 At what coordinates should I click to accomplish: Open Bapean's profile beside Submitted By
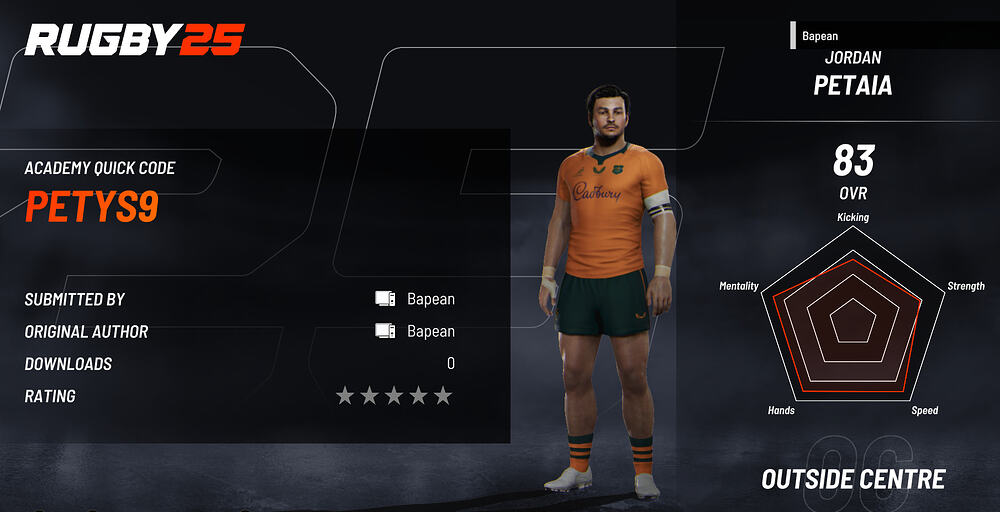point(430,299)
